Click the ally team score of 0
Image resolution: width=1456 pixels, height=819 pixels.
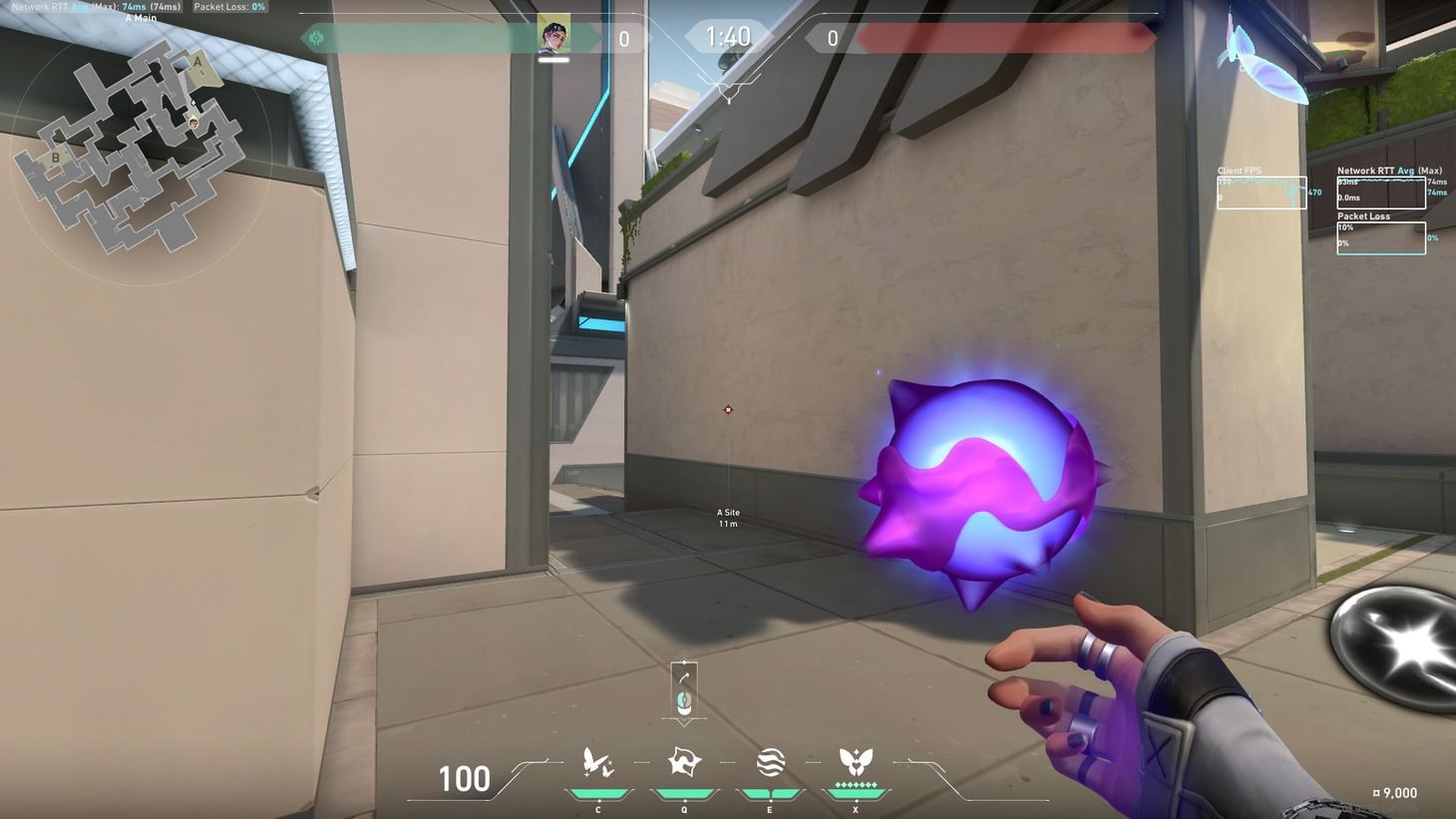point(624,38)
